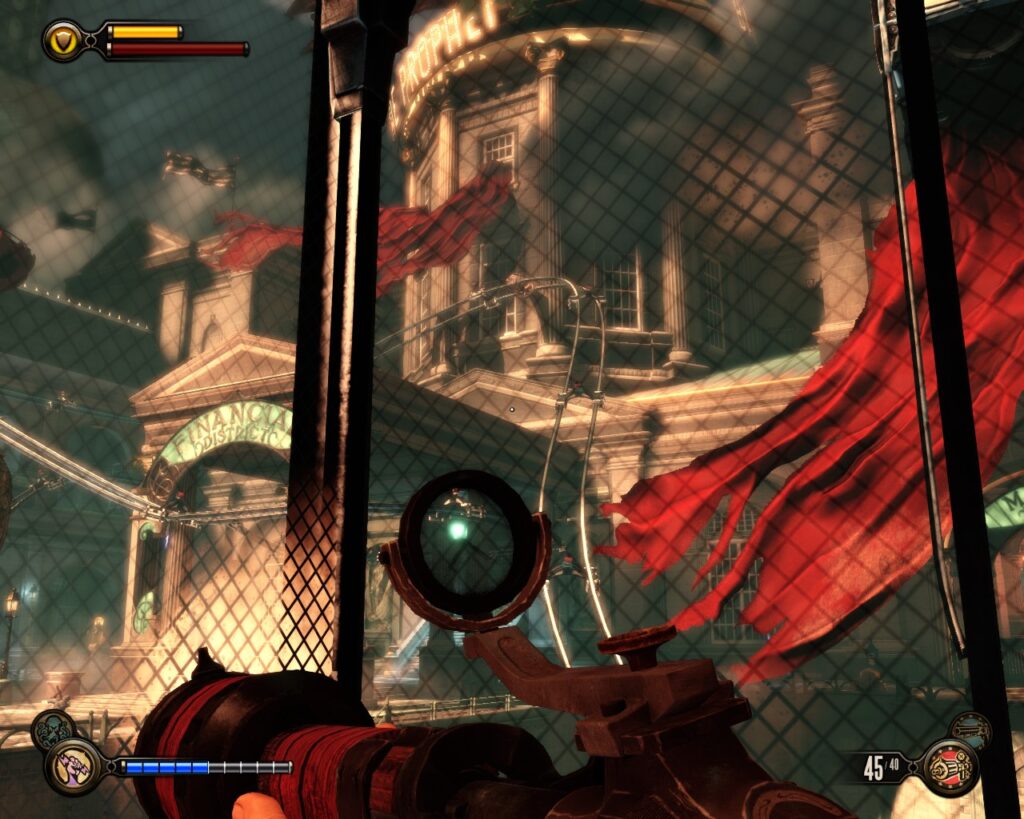Select the equipped Shock Jockey vigor icon
The height and width of the screenshot is (819, 1024).
(x=73, y=766)
